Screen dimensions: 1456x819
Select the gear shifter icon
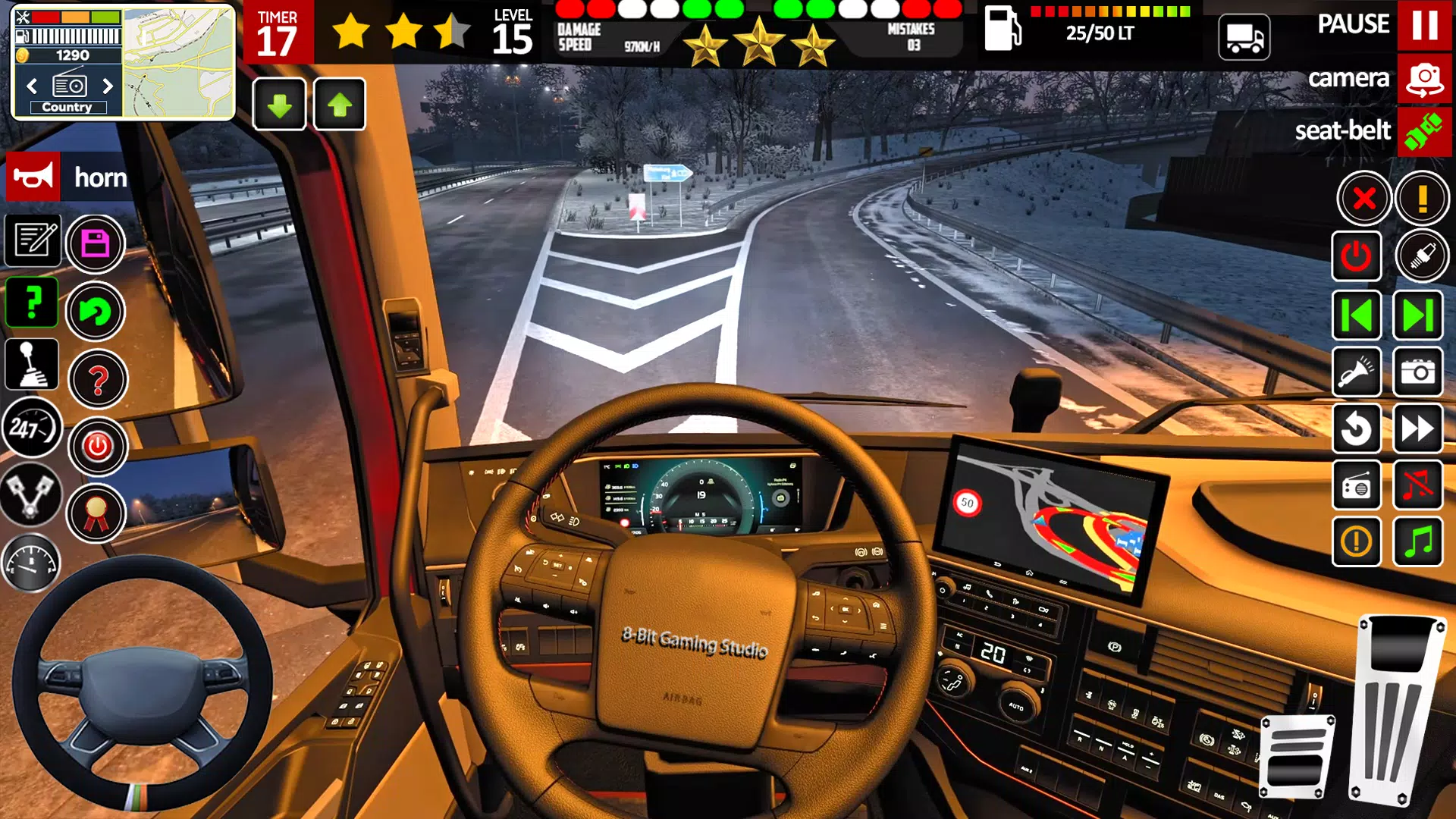pos(31,364)
